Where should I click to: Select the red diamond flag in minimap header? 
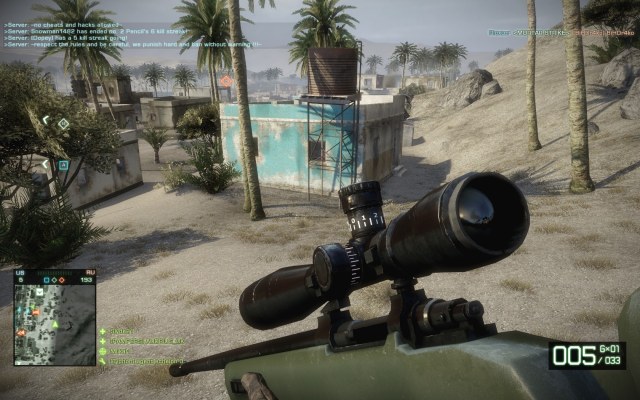point(62,279)
